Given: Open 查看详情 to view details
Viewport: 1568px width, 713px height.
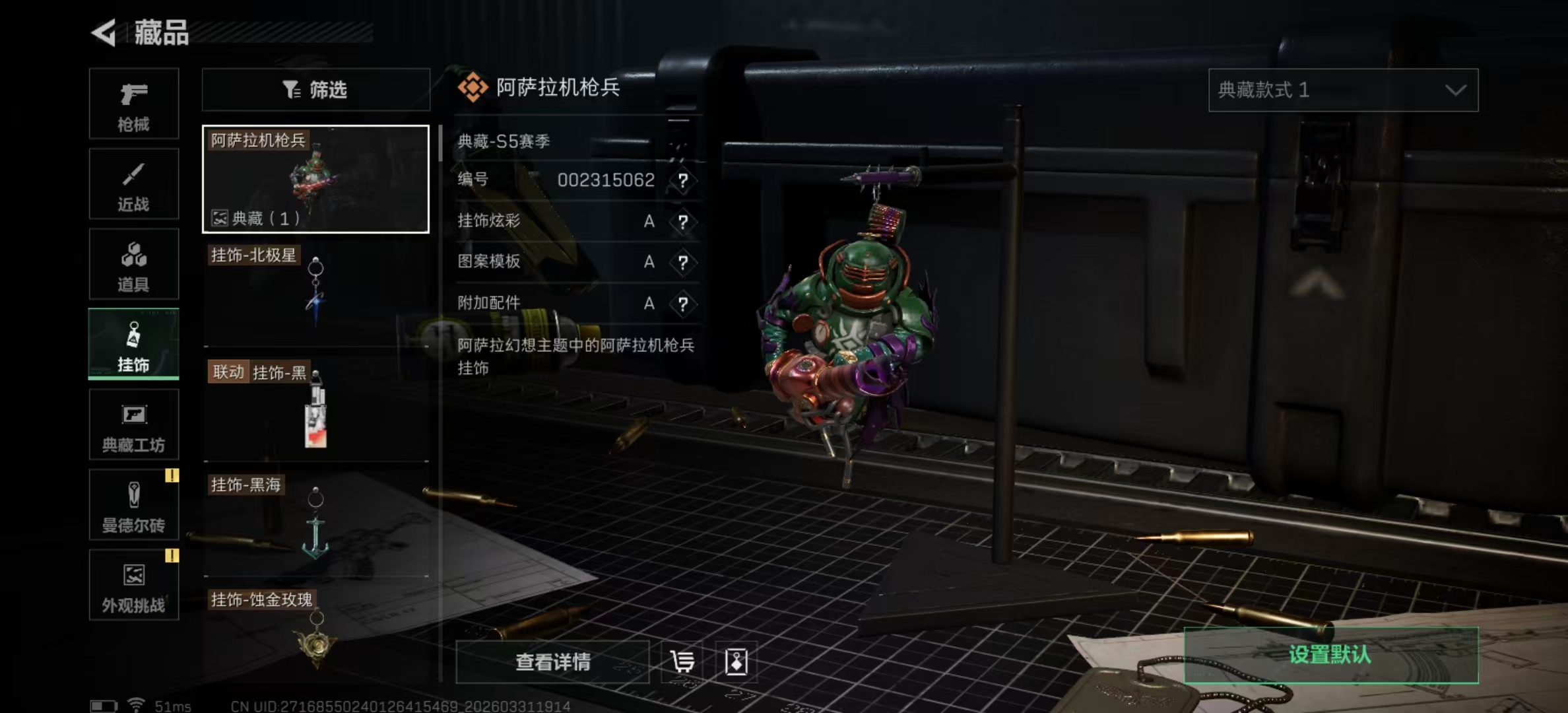Looking at the screenshot, I should 552,662.
